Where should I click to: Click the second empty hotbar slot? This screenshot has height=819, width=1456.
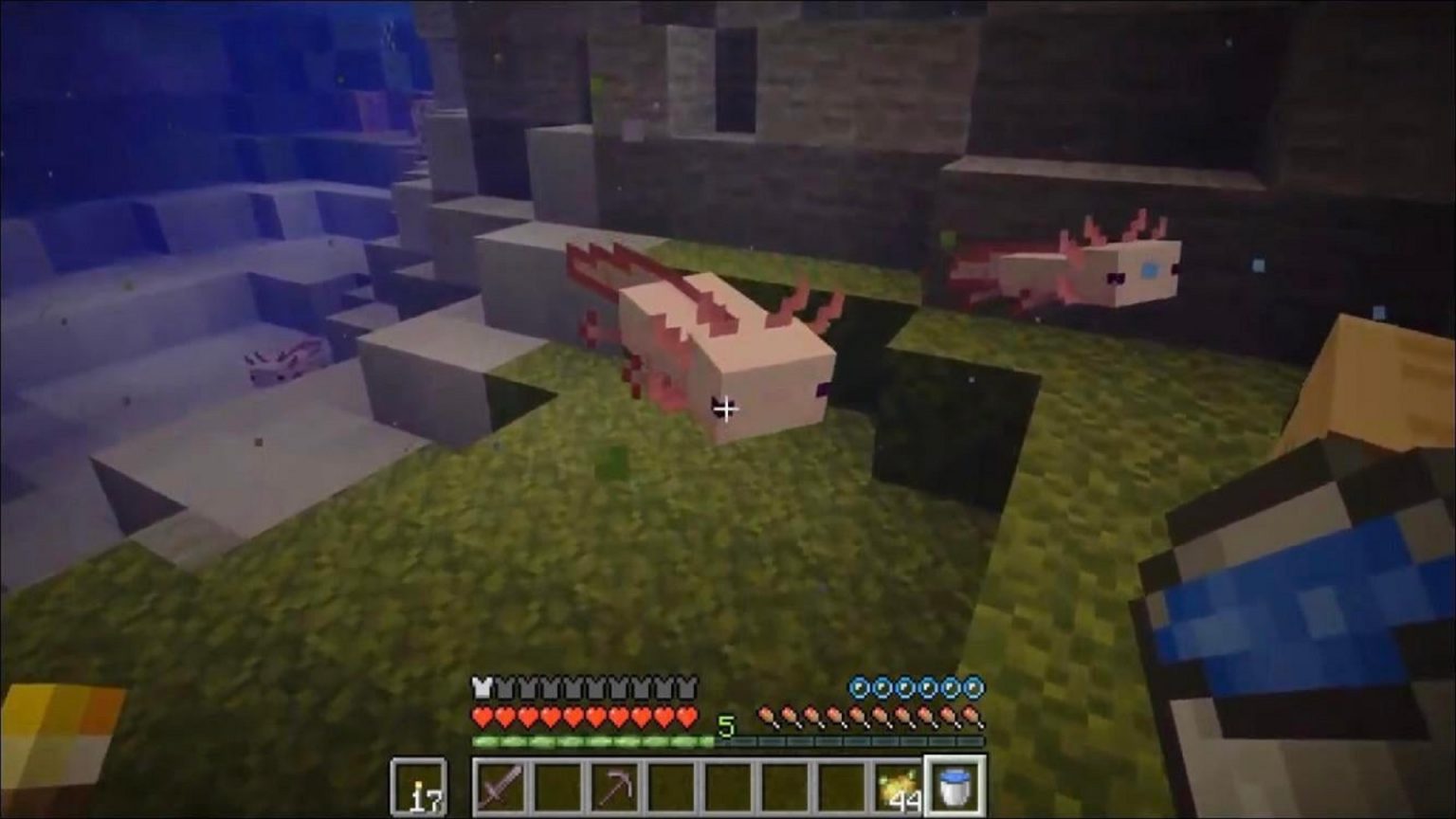pyautogui.click(x=559, y=785)
